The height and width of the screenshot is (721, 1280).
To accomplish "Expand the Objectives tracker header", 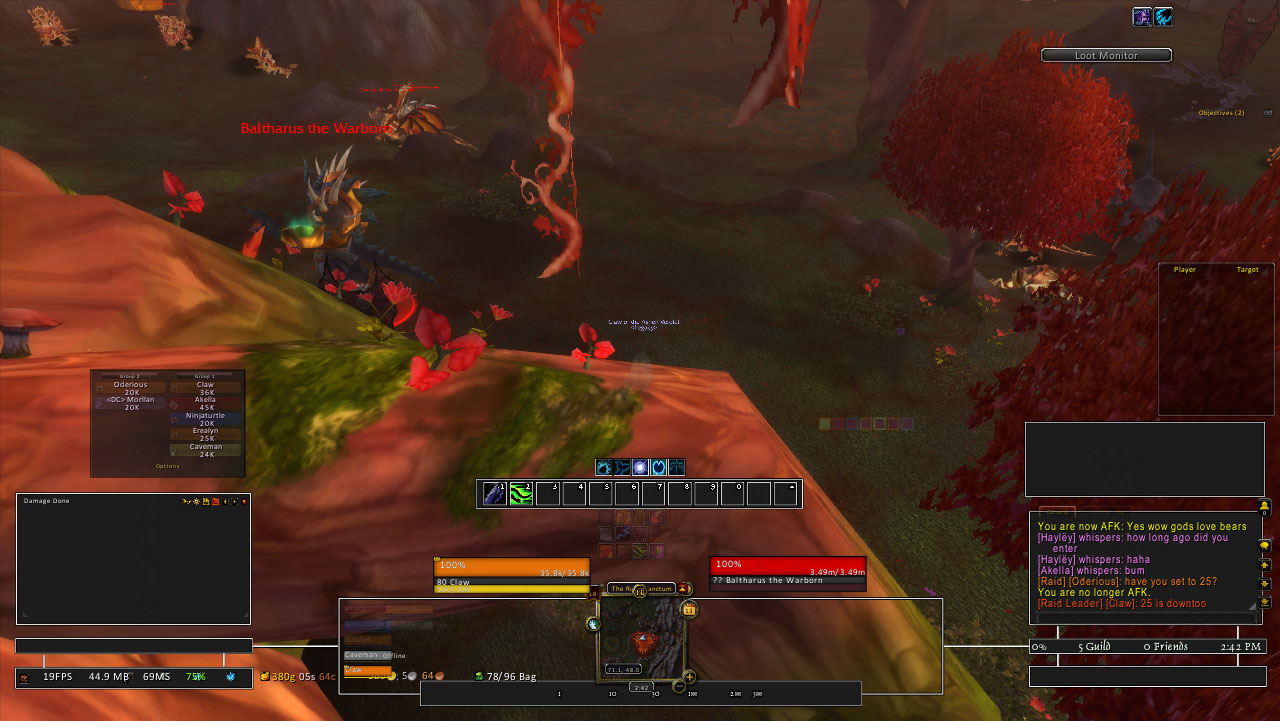I will point(1221,113).
